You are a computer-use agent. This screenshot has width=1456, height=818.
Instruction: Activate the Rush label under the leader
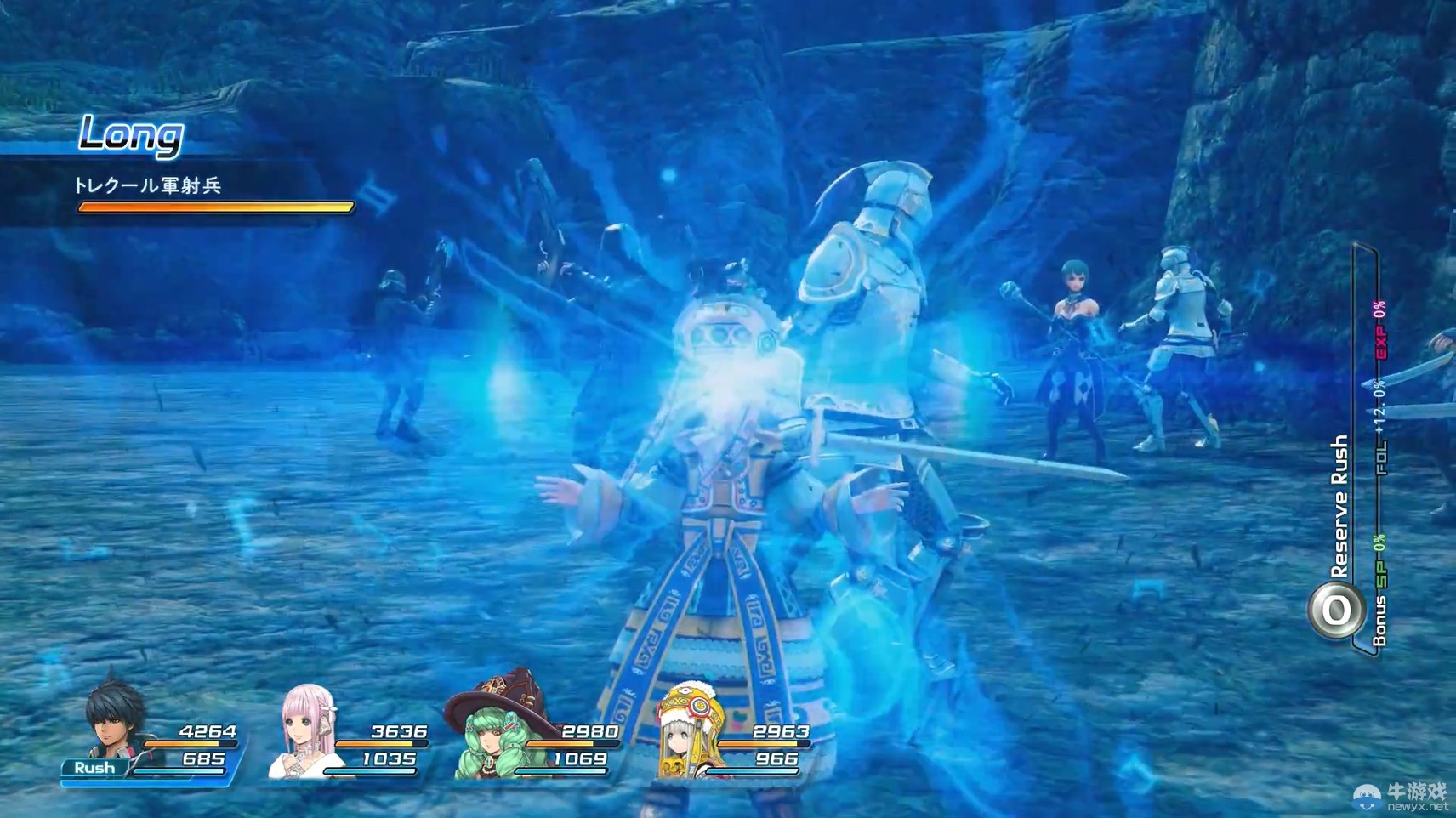[94, 768]
